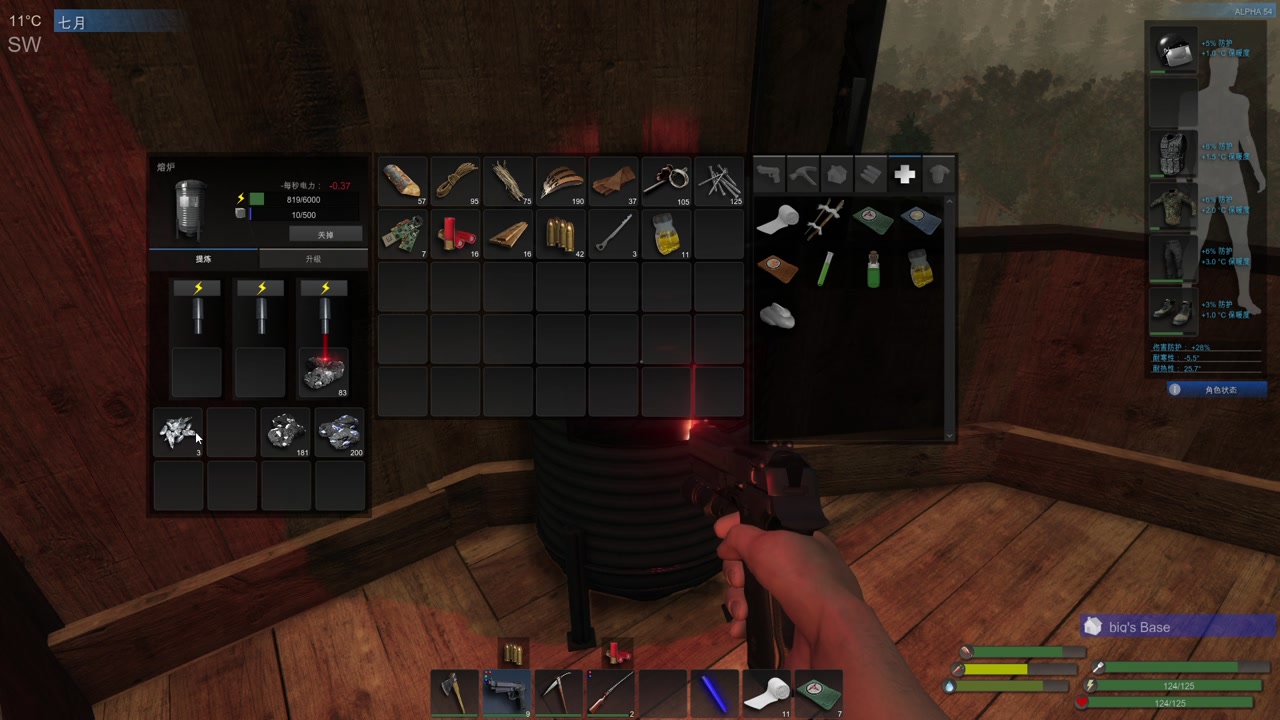
Task: Select the pistol bullets stack
Action: pos(561,234)
